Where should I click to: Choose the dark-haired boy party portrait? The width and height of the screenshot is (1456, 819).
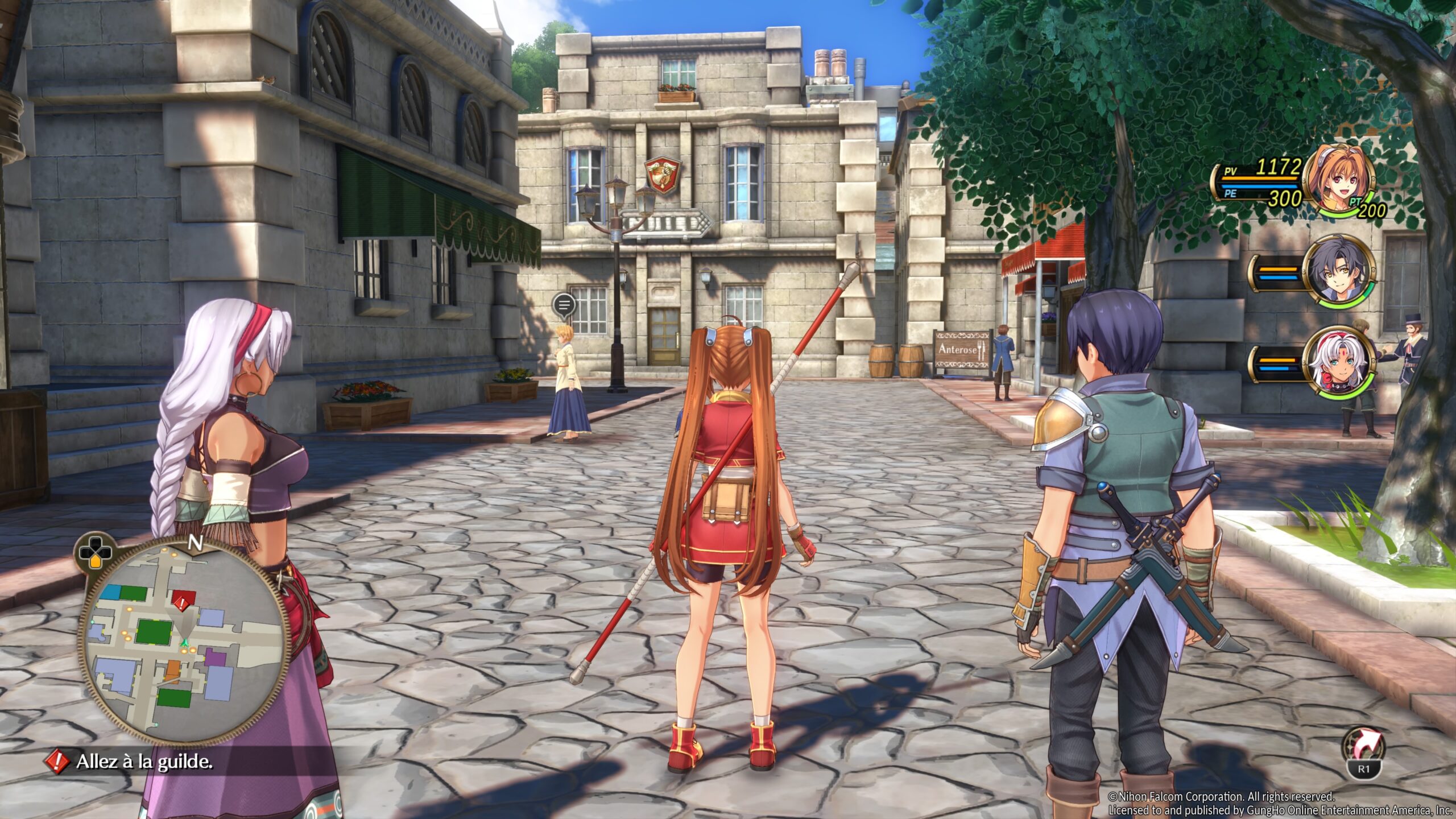pos(1339,271)
